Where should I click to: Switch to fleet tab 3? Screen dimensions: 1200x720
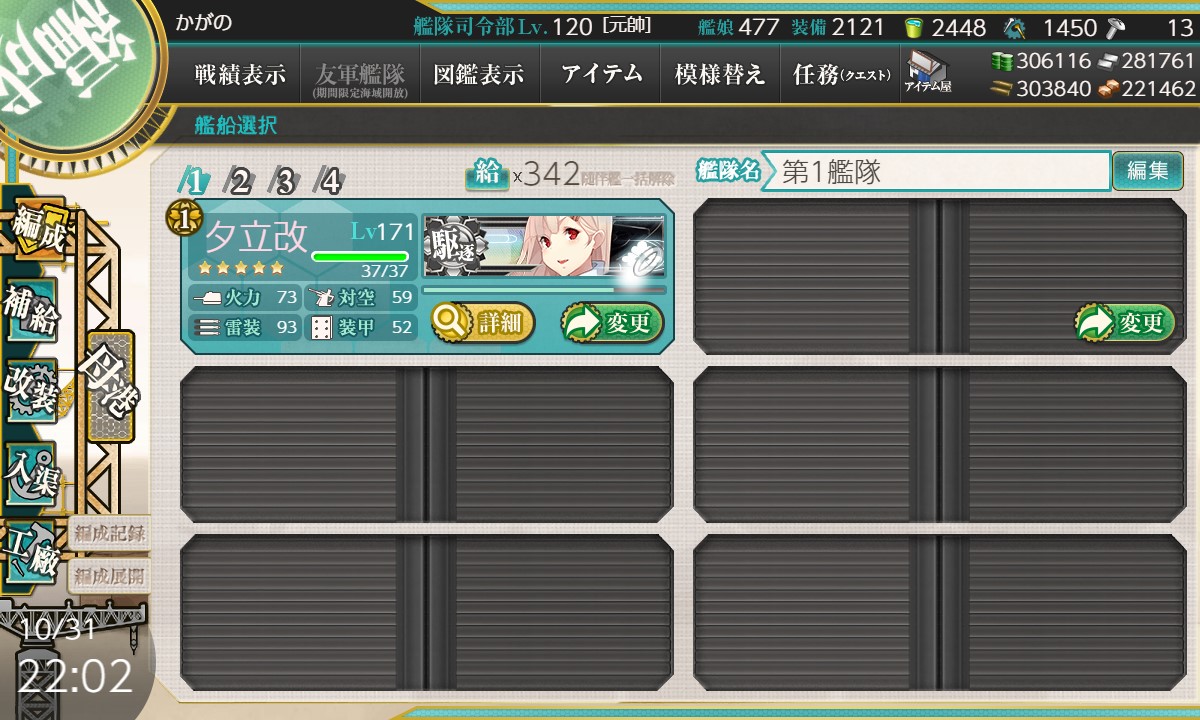click(285, 181)
